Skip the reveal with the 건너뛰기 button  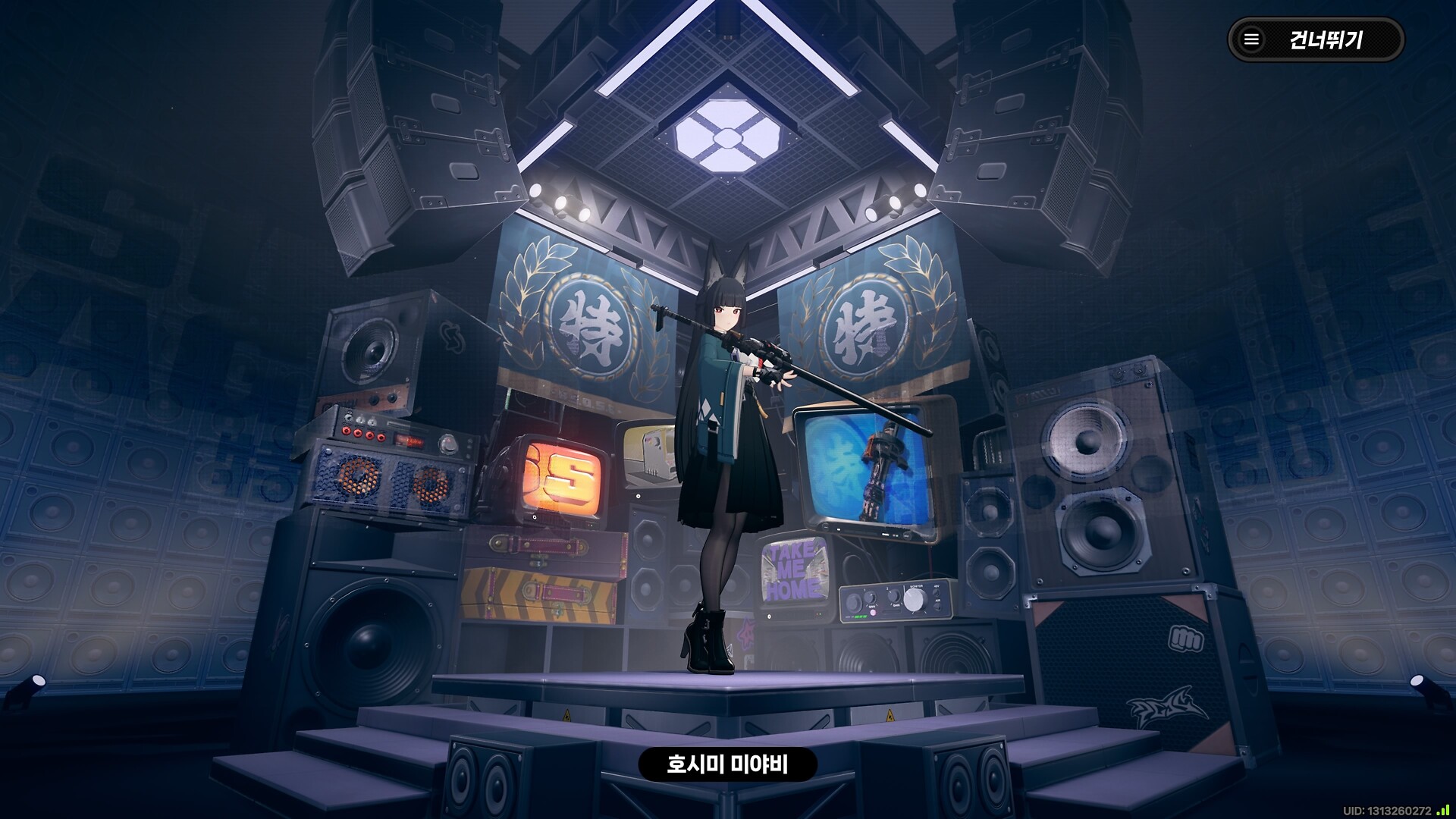click(x=1316, y=39)
